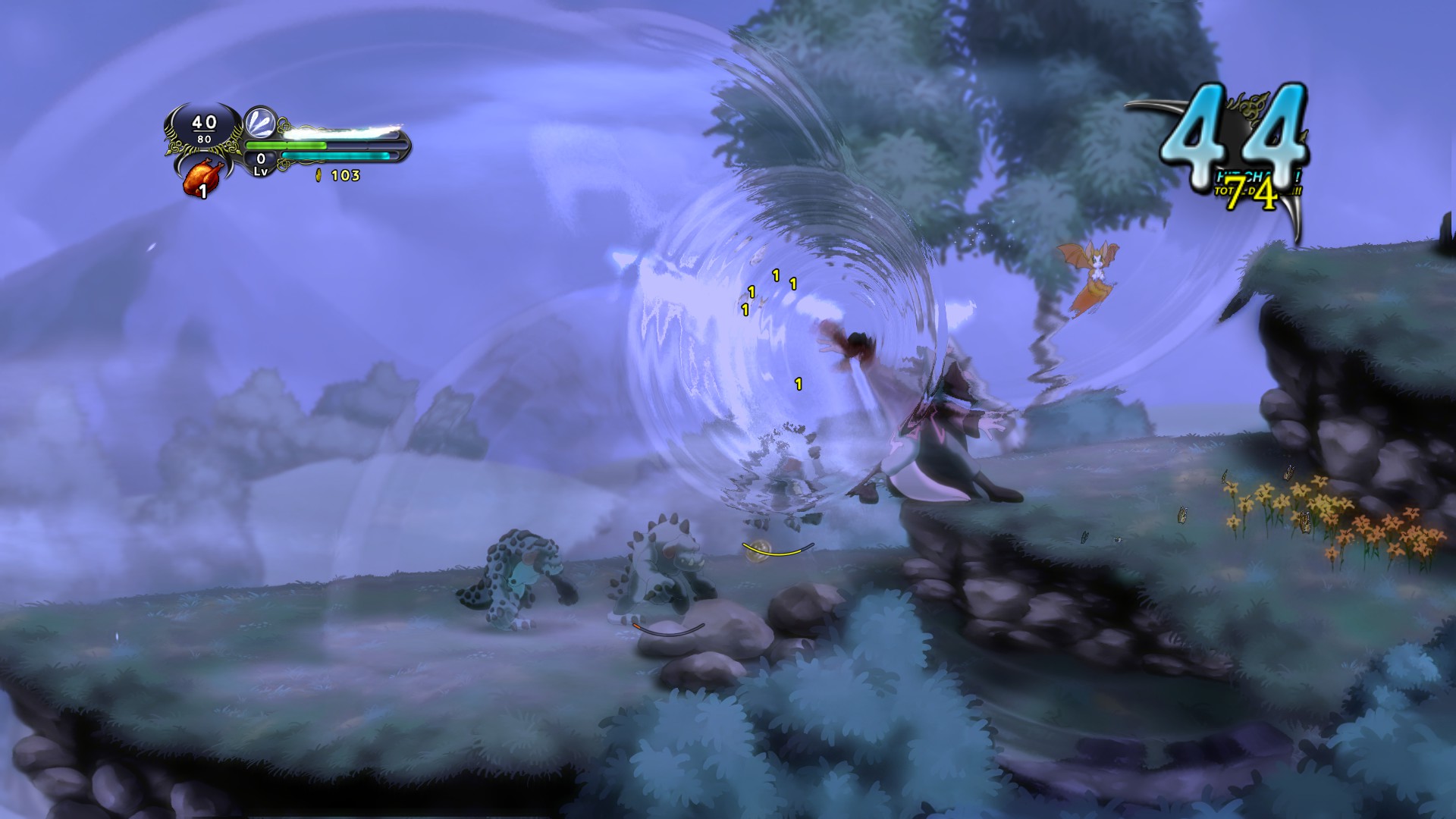The image size is (1456, 819).
Task: Click the white projectile ability orb icon
Action: [260, 123]
